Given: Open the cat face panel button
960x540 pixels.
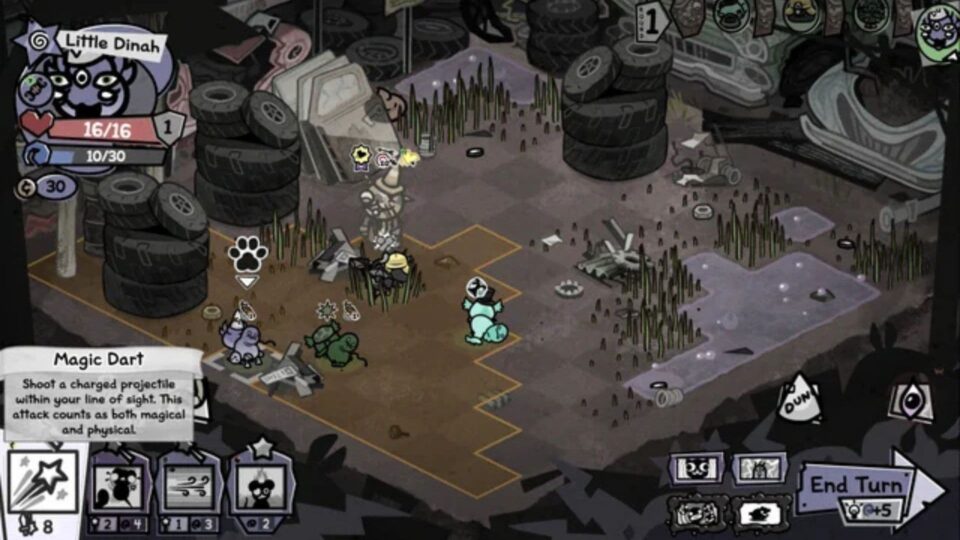Looking at the screenshot, I should 697,467.
